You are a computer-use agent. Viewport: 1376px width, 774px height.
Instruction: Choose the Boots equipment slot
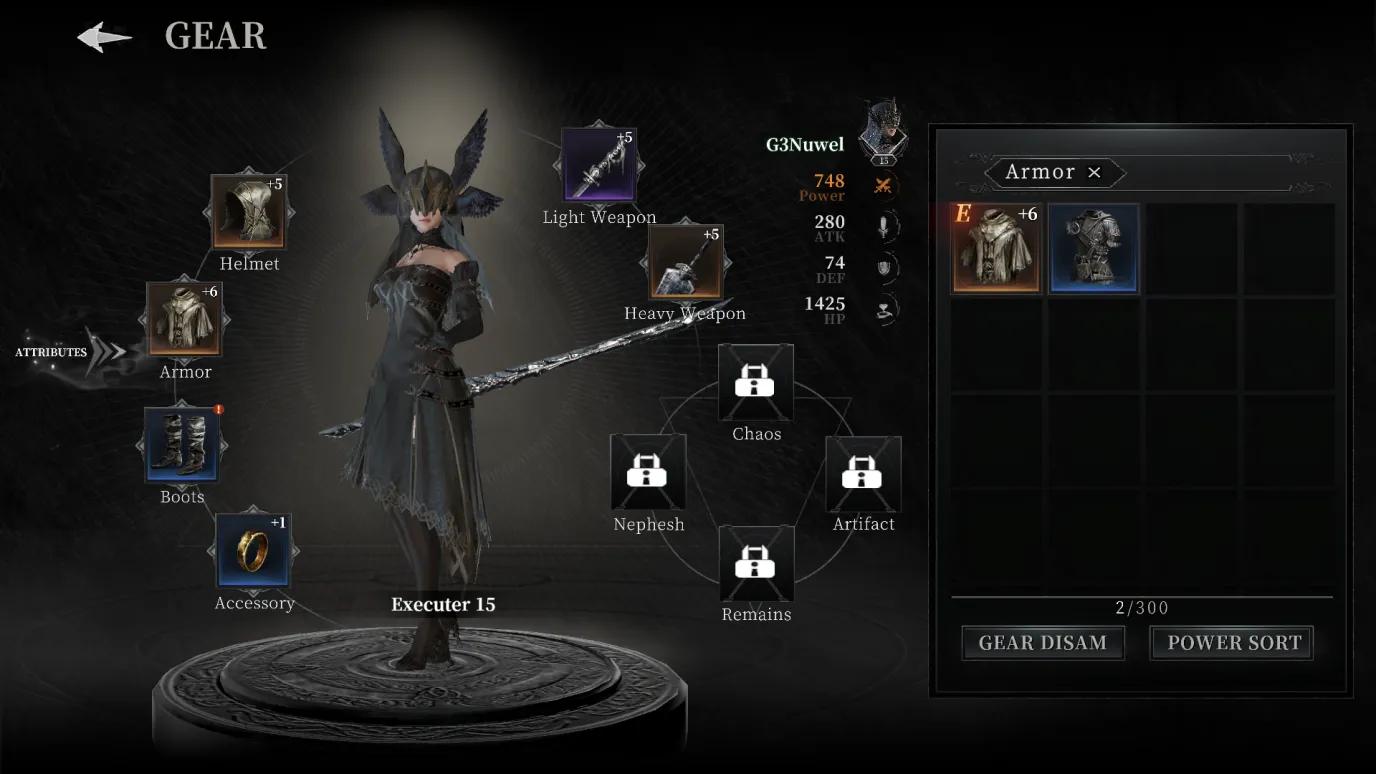pyautogui.click(x=182, y=444)
